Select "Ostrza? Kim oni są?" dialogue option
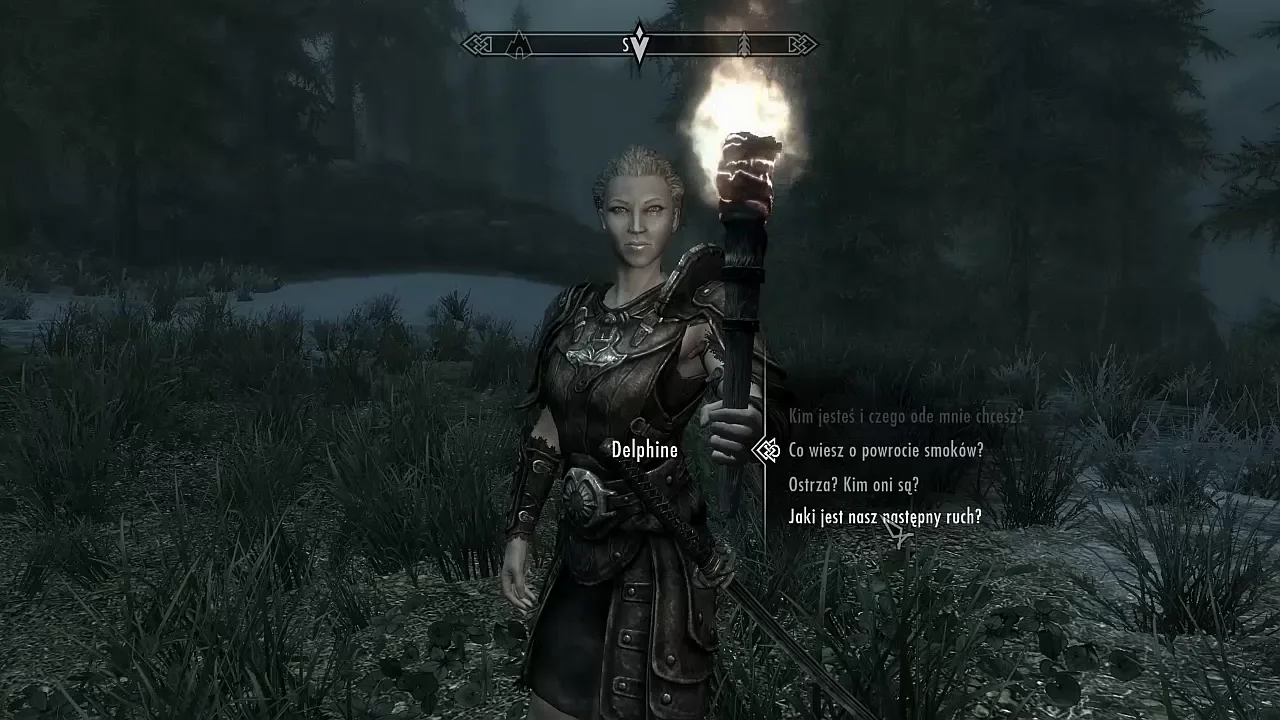This screenshot has width=1280, height=720. tap(853, 485)
